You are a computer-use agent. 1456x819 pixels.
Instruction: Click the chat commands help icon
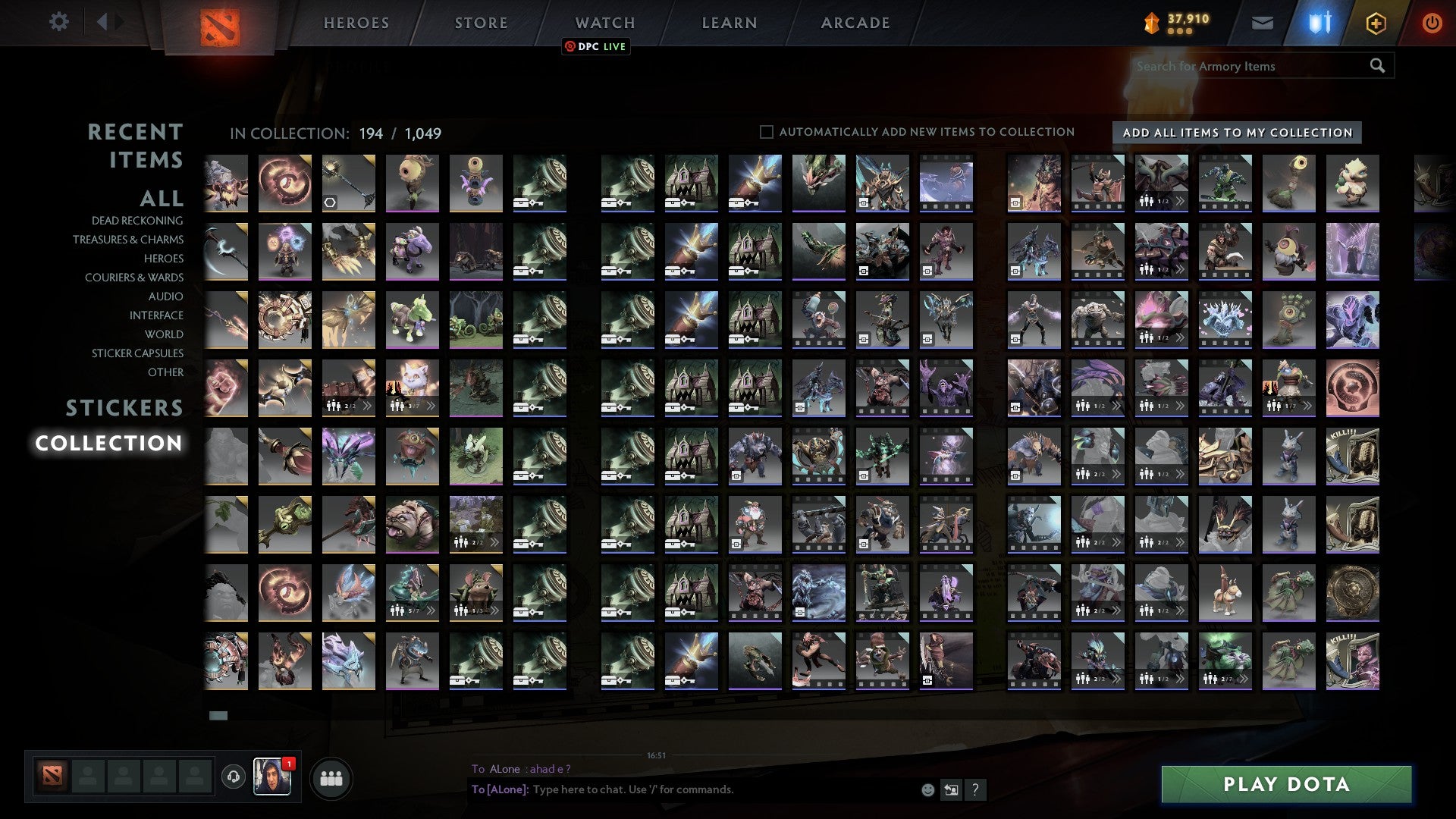[x=974, y=789]
